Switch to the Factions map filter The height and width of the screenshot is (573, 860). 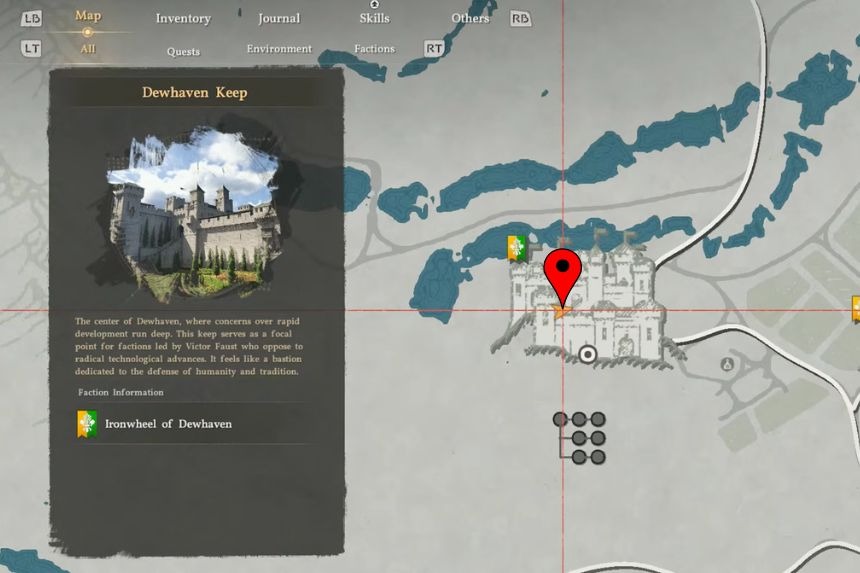tap(374, 48)
